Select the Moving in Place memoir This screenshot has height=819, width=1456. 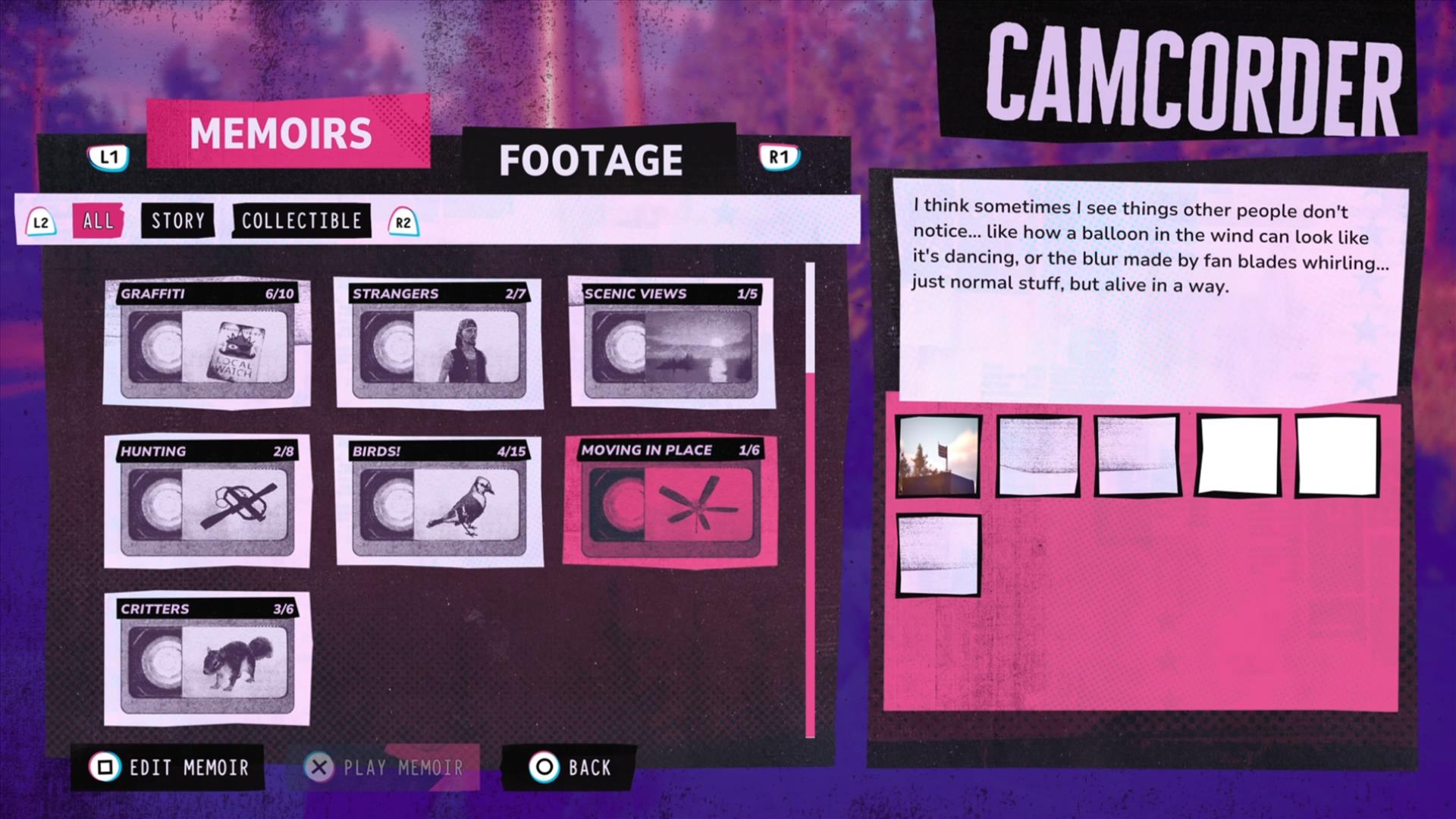tap(670, 500)
